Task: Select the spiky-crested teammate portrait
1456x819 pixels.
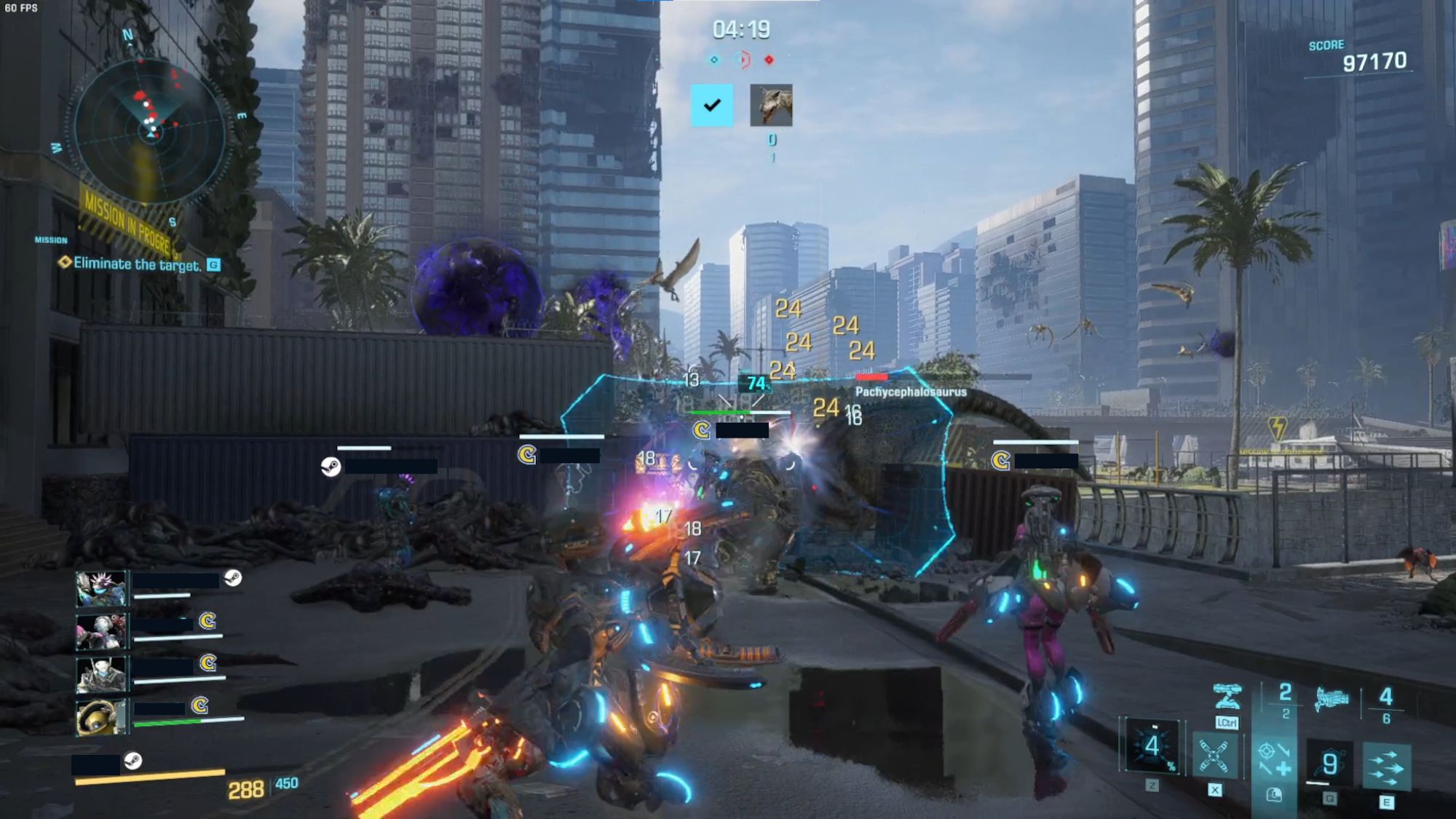Action: 101,588
